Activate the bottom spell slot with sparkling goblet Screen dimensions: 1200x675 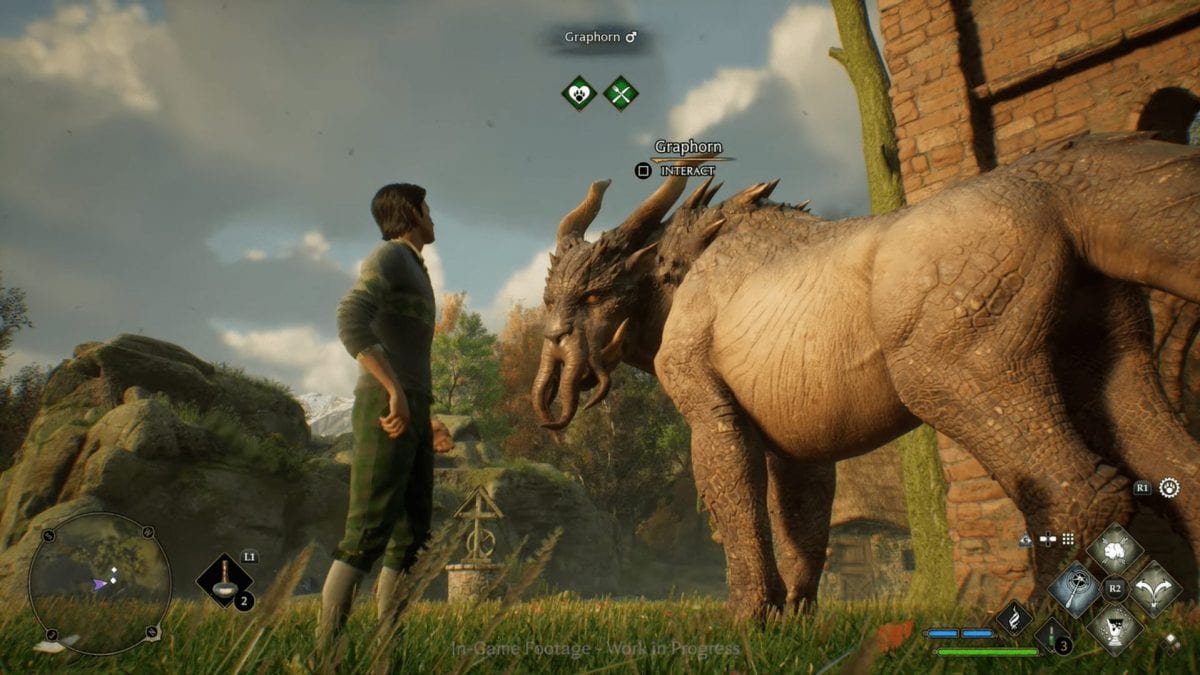pos(1115,628)
